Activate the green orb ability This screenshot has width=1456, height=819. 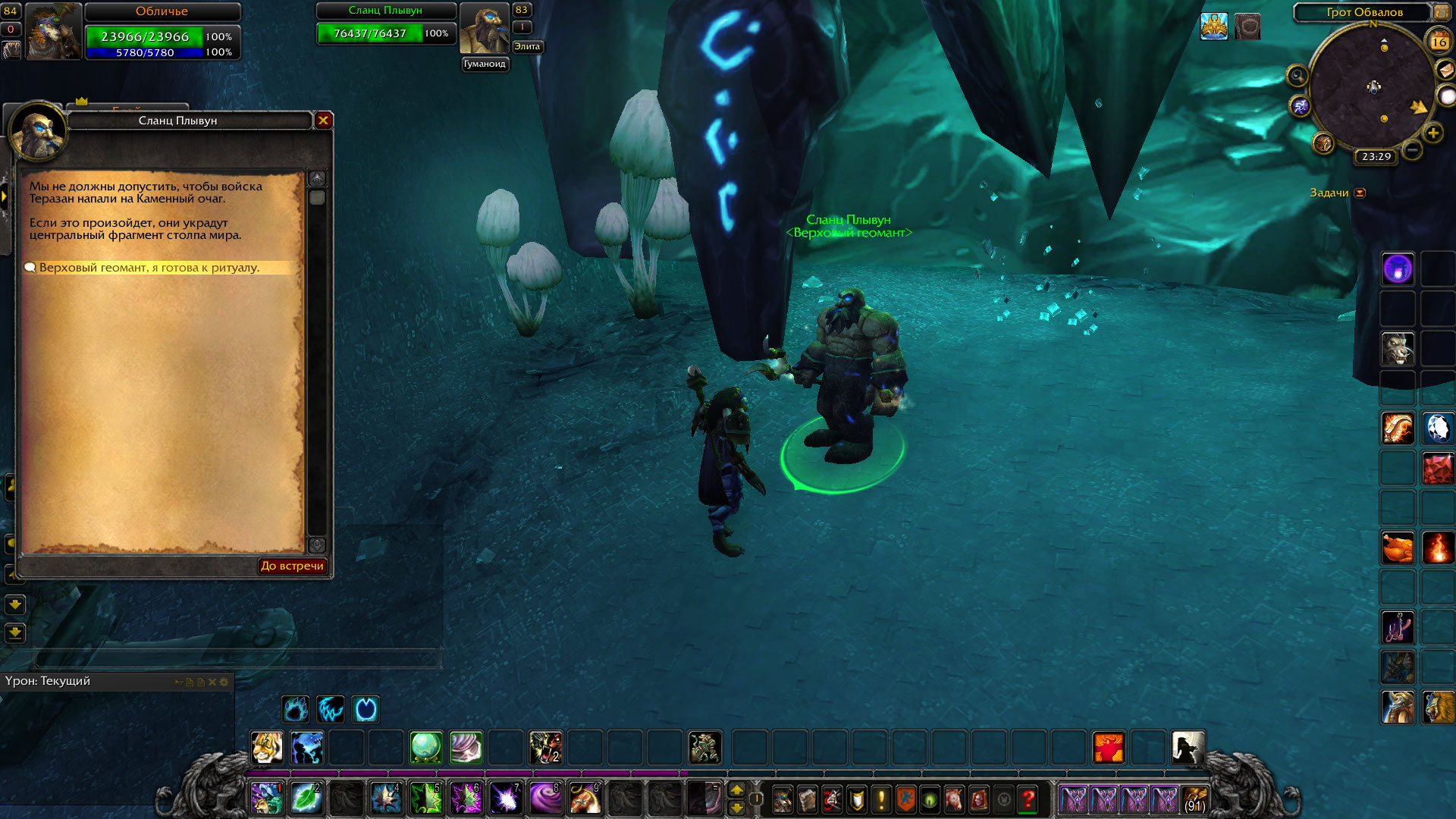tap(425, 748)
